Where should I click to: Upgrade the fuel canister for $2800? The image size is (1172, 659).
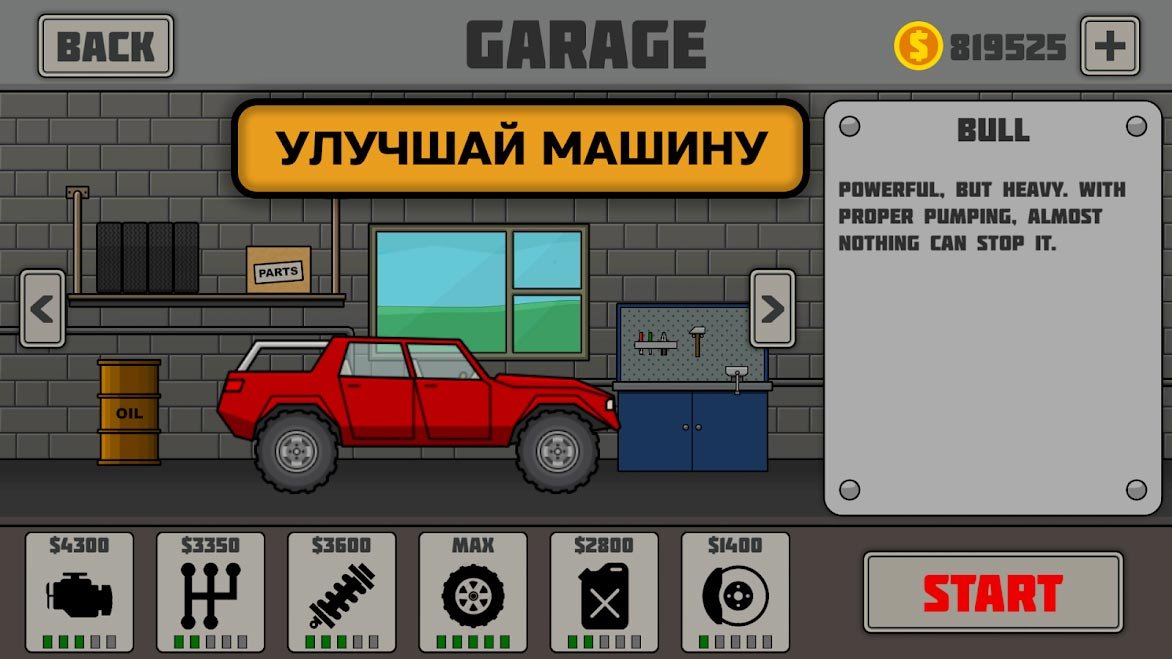pos(604,592)
